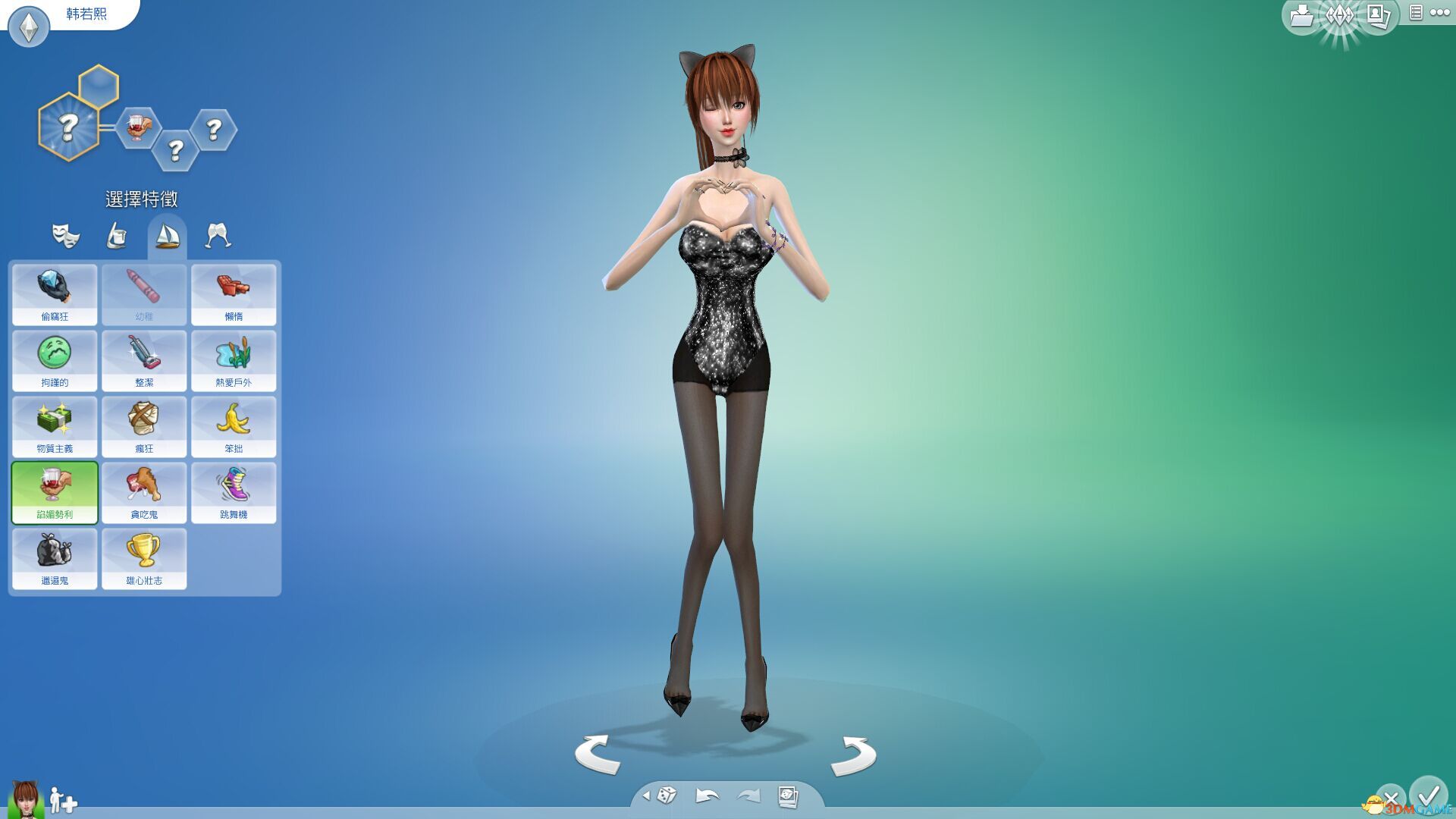The width and height of the screenshot is (1456, 819).
Task: Click the left arrow beside the dice
Action: 648,797
